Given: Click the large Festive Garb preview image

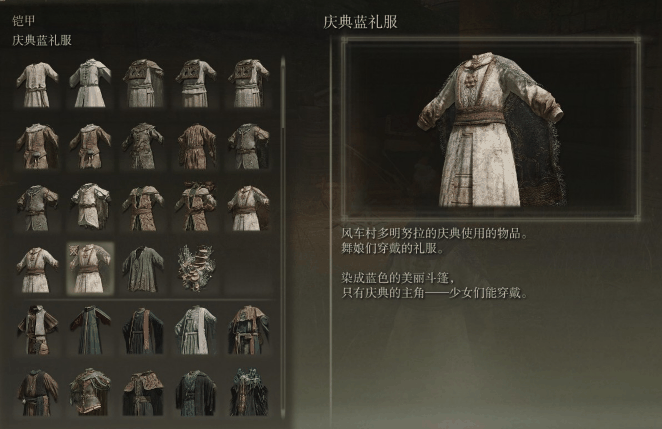Looking at the screenshot, I should (490, 130).
